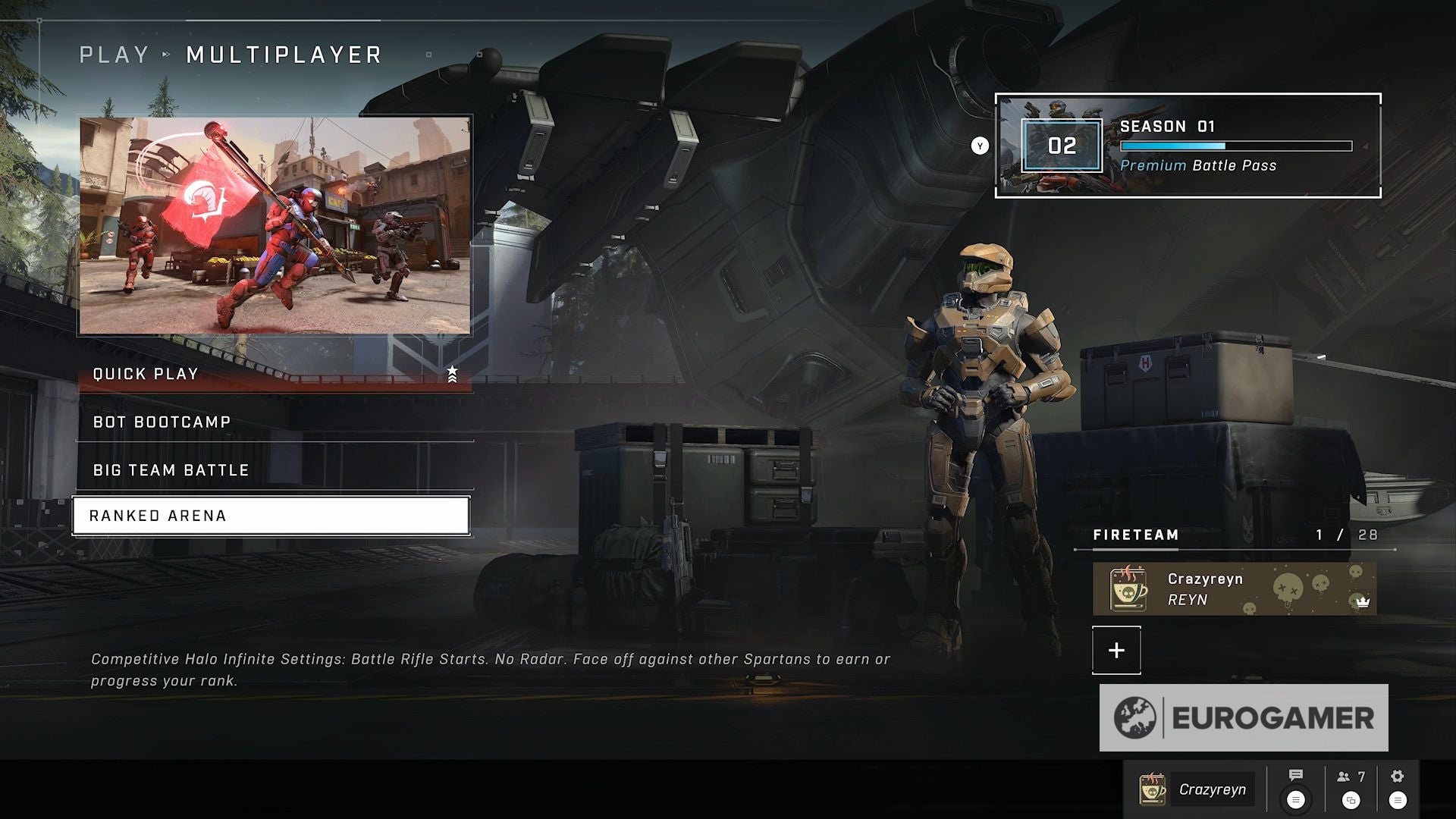Image resolution: width=1456 pixels, height=819 pixels.
Task: Click the capture the flag preview image
Action: [x=275, y=225]
